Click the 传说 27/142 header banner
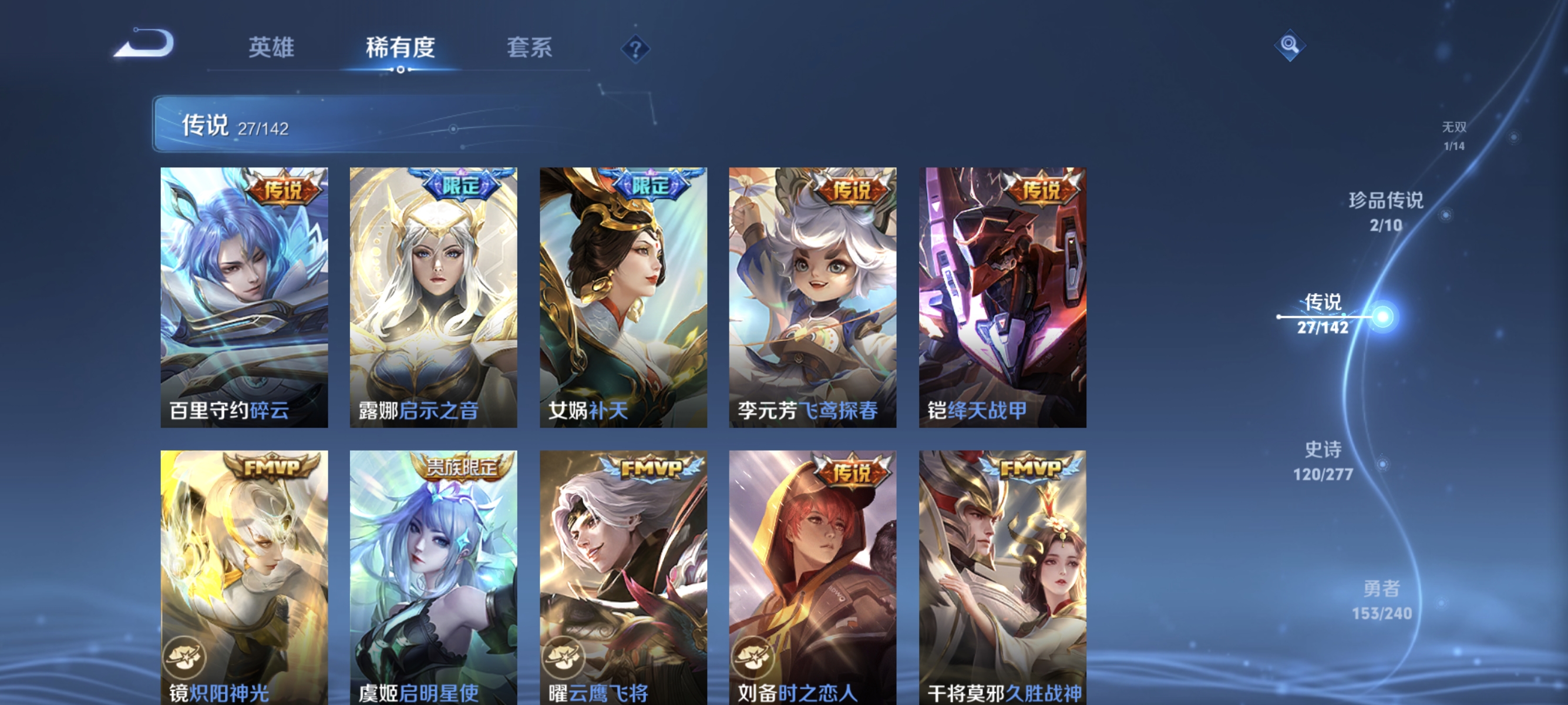Screen dimensions: 1568x705 [x=237, y=125]
